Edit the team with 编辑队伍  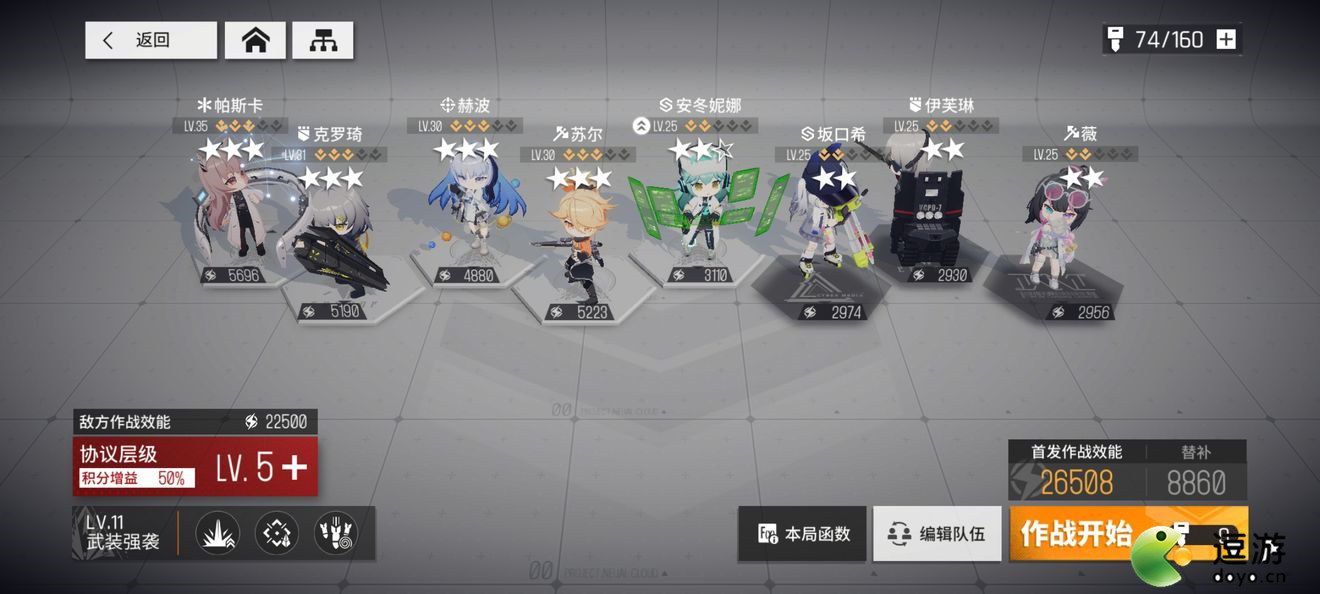pos(937,533)
